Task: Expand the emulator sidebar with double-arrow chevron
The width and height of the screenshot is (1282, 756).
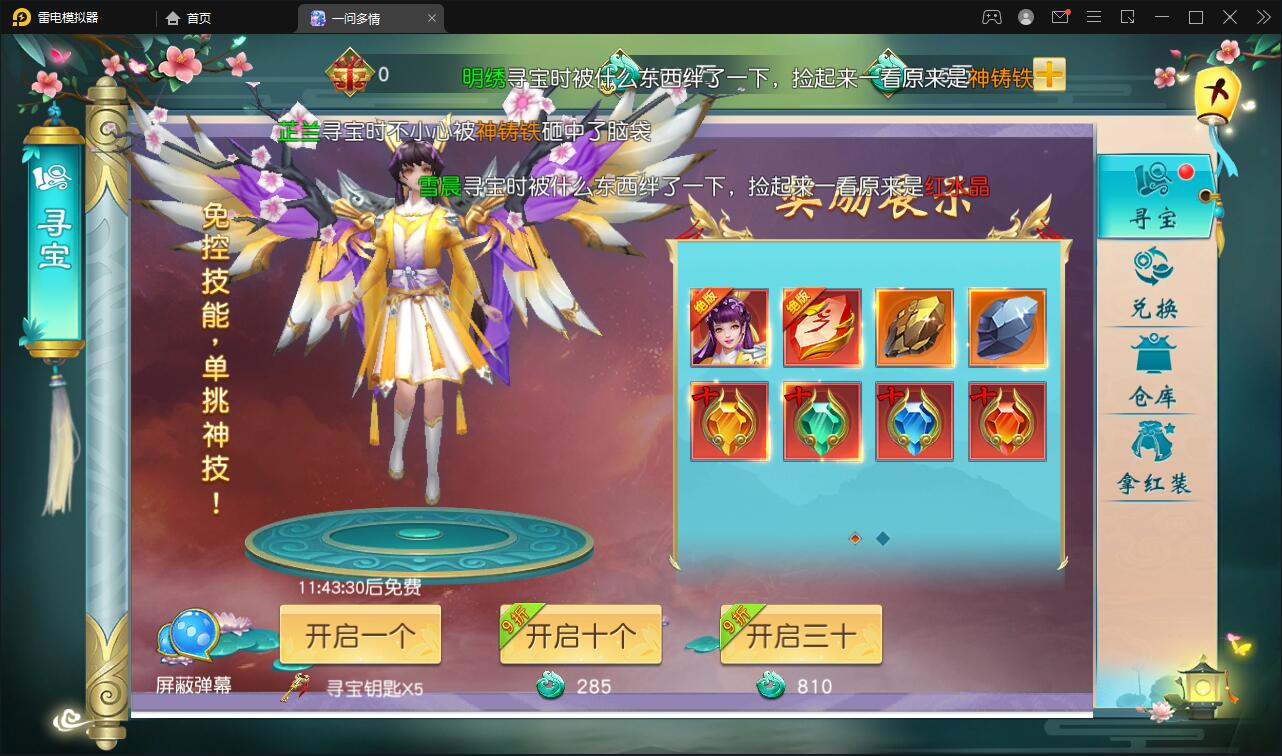Action: tap(1262, 17)
